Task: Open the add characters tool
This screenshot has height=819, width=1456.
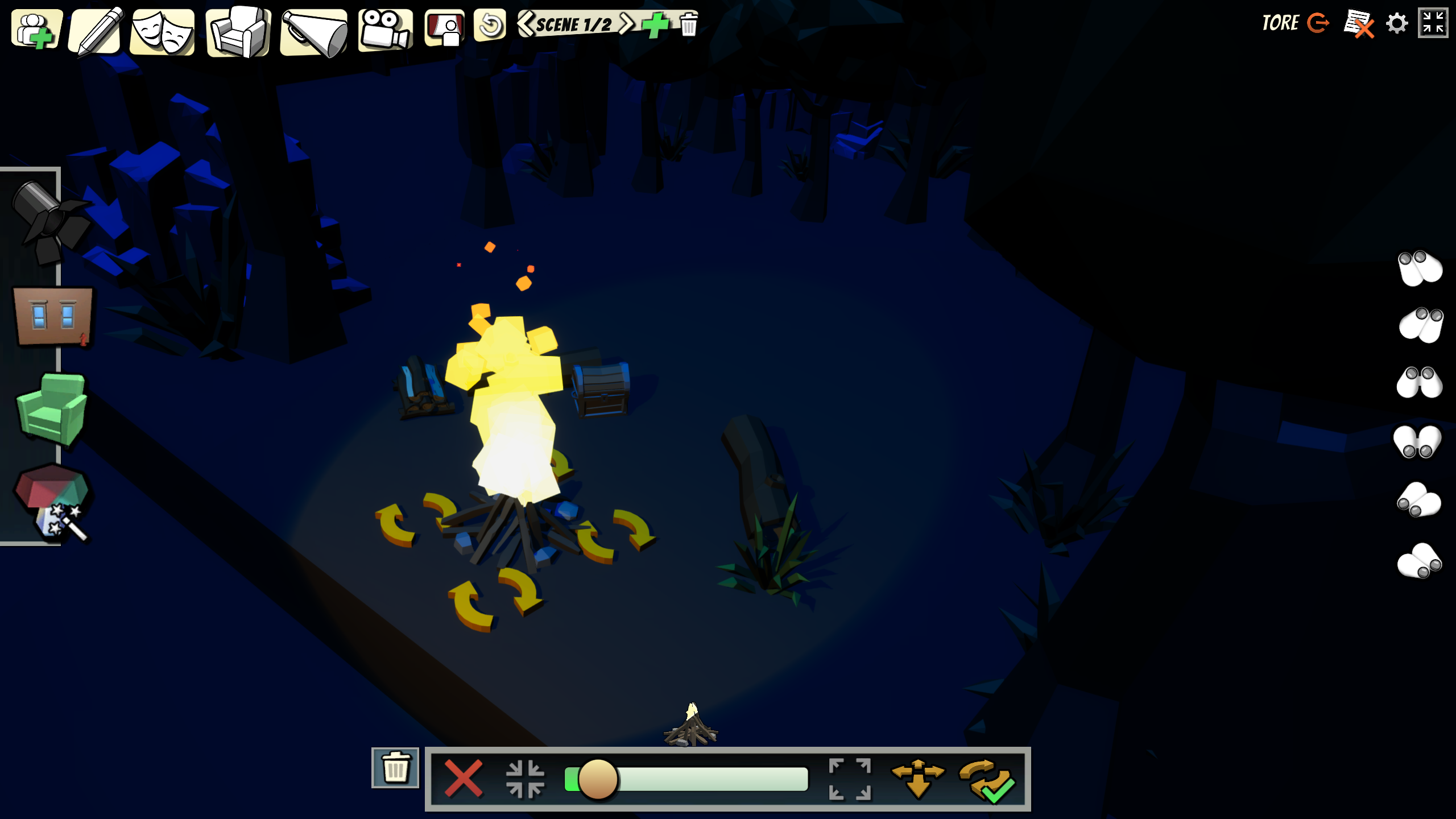Action: click(x=36, y=30)
